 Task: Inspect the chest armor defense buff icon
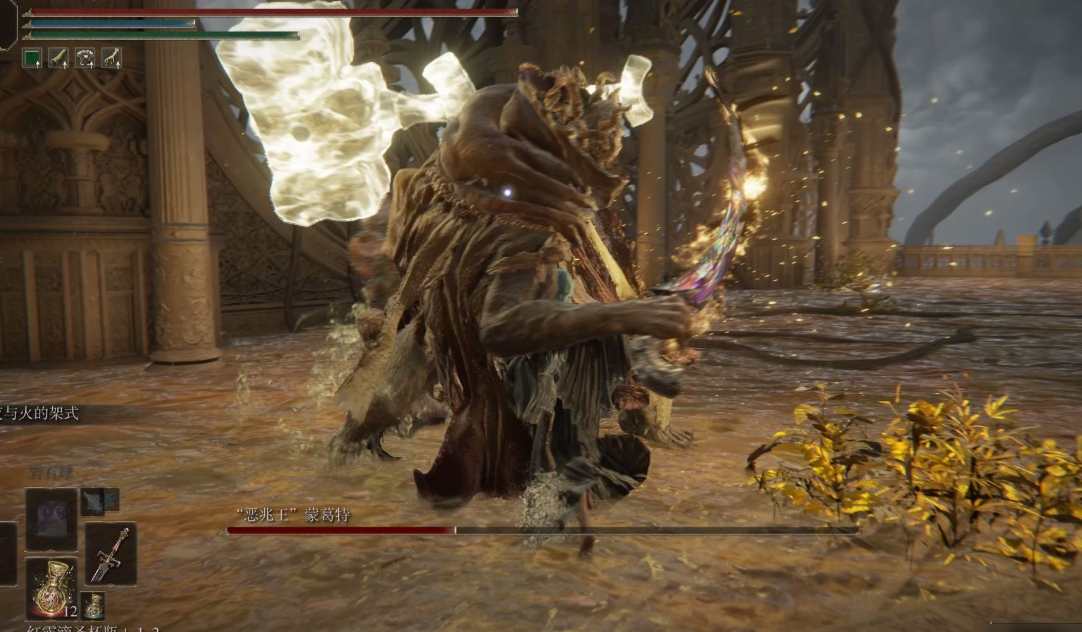85,58
